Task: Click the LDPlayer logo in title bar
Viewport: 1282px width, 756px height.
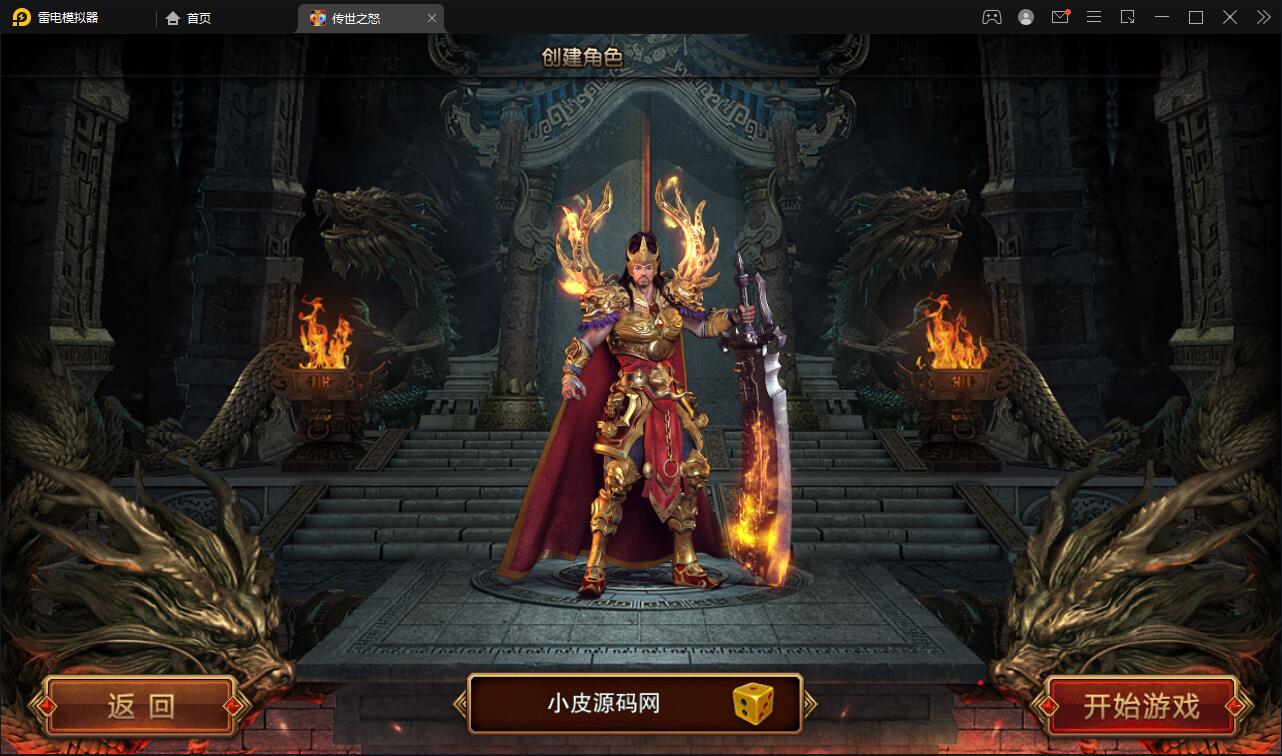Action: pos(20,17)
